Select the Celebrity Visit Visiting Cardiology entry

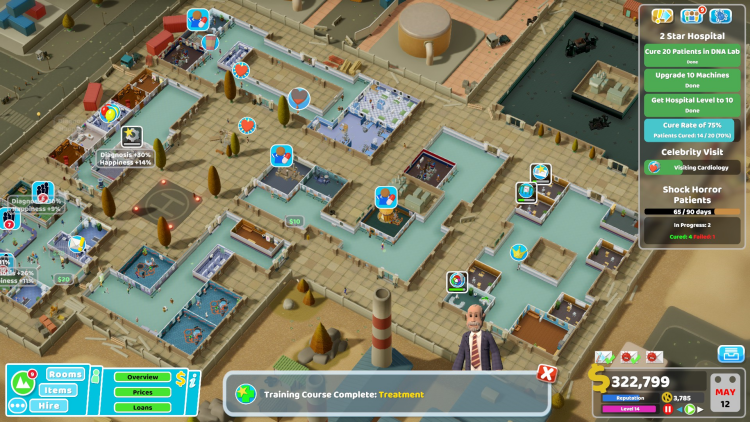click(692, 168)
